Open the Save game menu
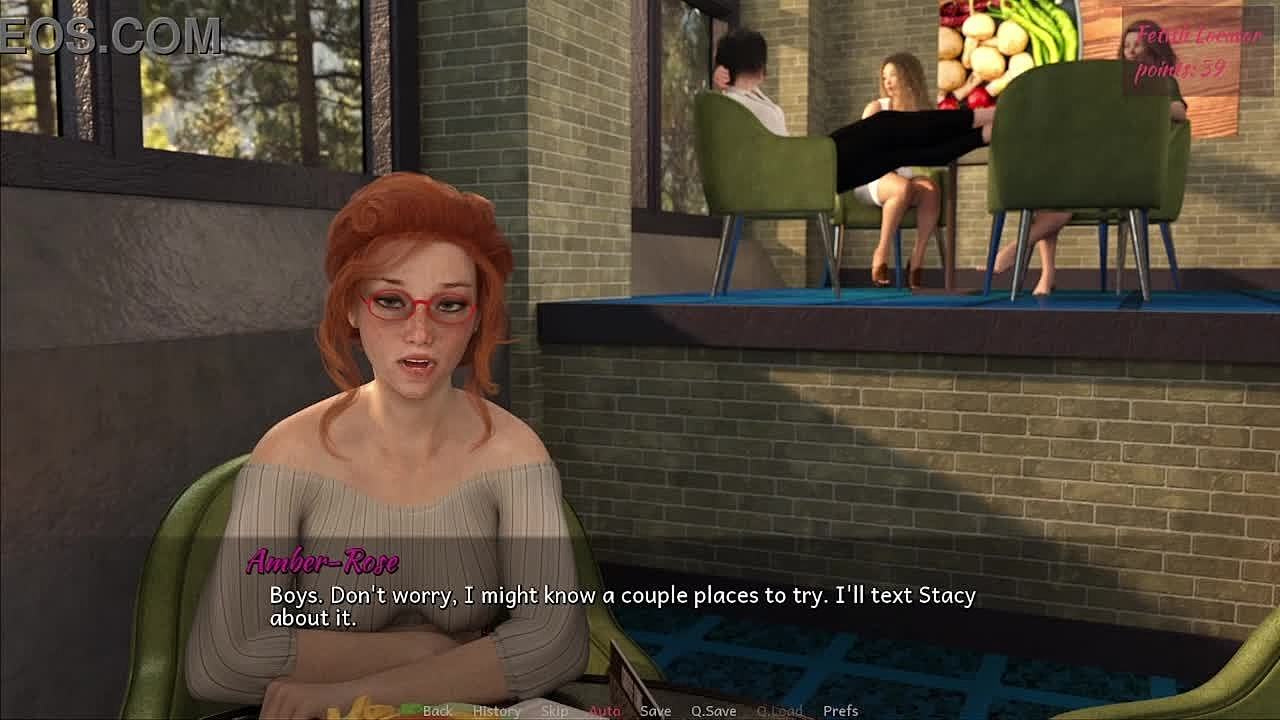Screen dimensions: 1280x720 tap(655, 711)
